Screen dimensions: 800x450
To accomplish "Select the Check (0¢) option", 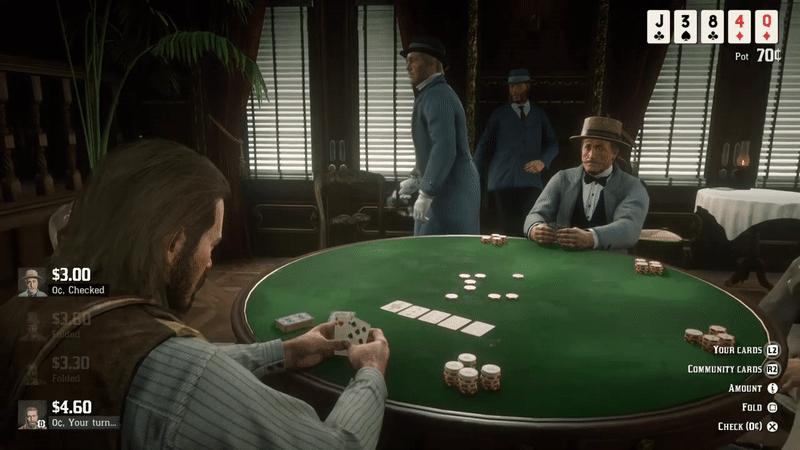I will [747, 426].
